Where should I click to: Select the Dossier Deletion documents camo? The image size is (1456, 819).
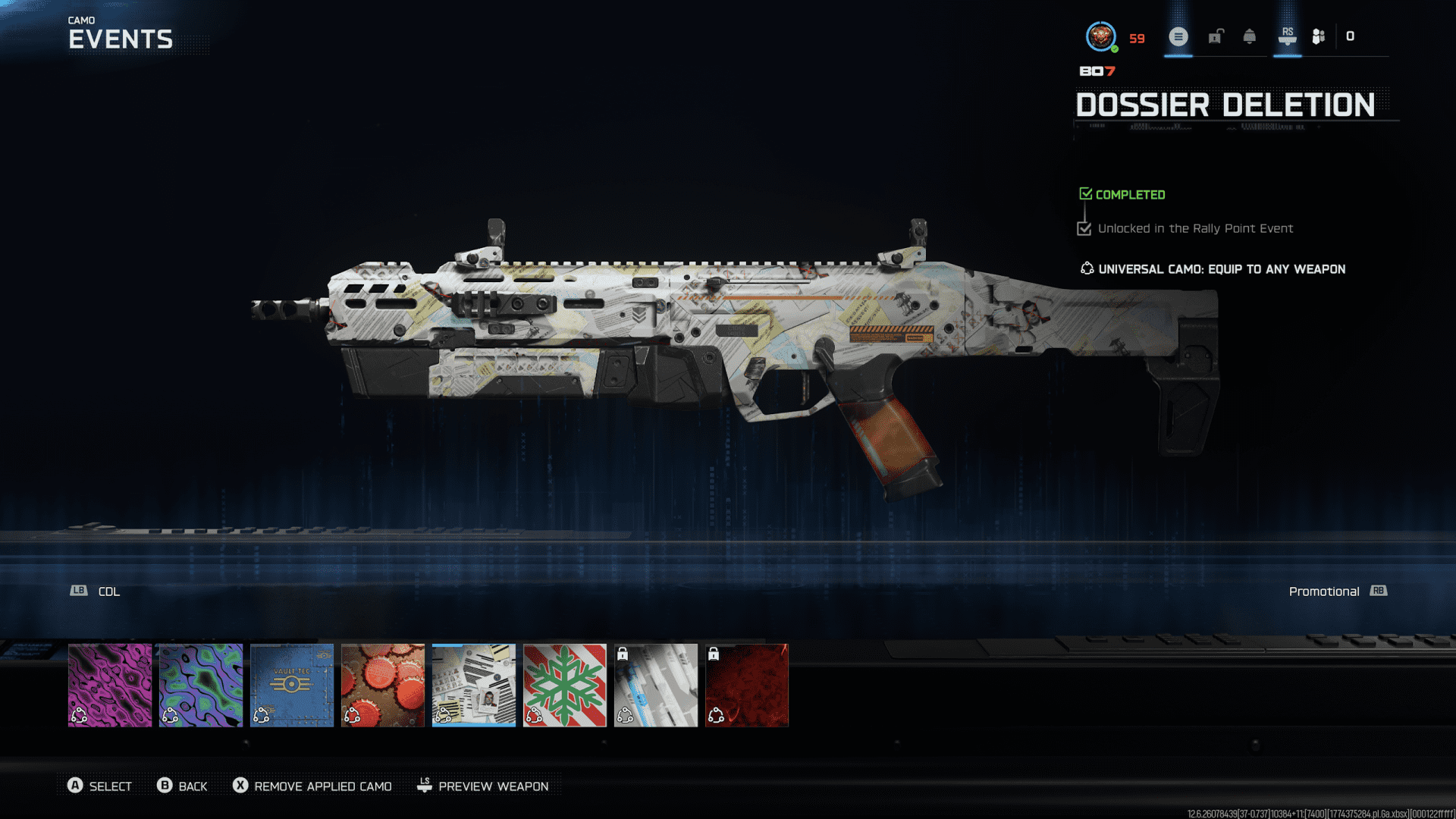click(474, 686)
